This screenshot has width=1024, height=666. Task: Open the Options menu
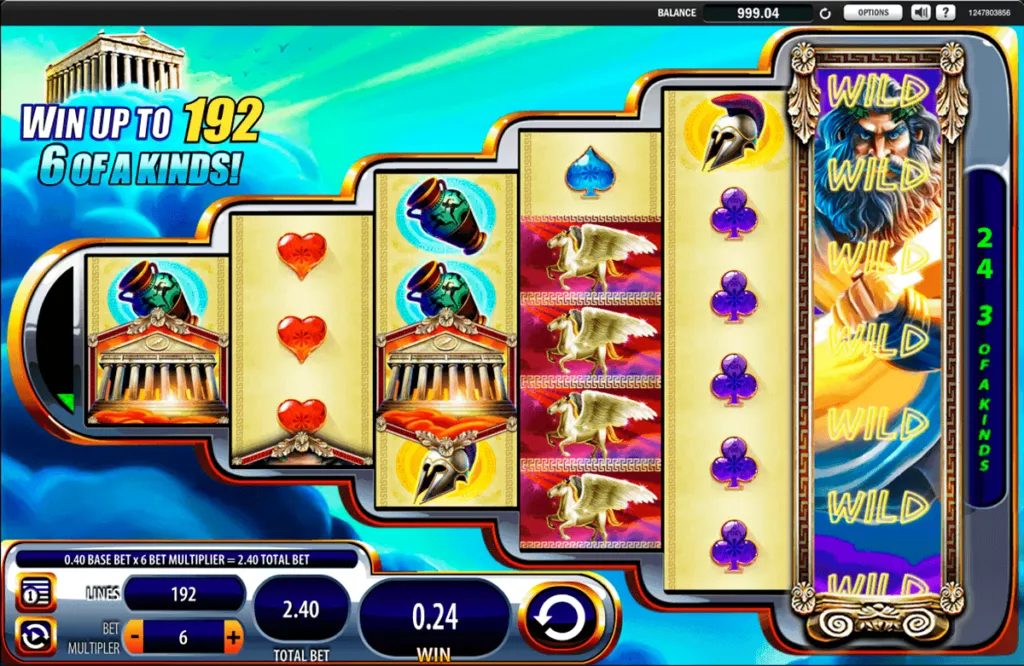tap(872, 13)
